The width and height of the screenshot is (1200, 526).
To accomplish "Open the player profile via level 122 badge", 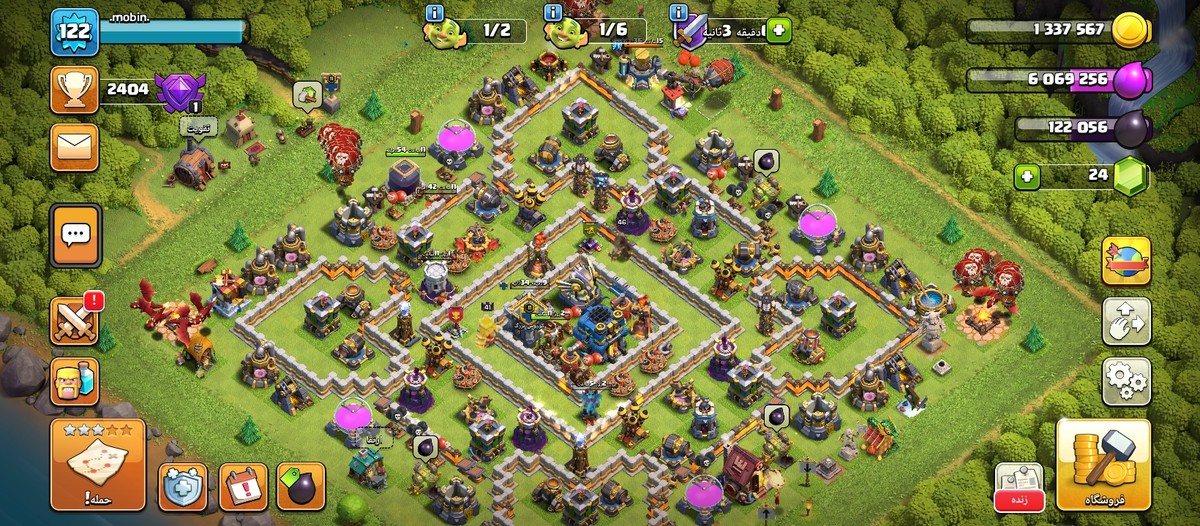I will (x=74, y=31).
